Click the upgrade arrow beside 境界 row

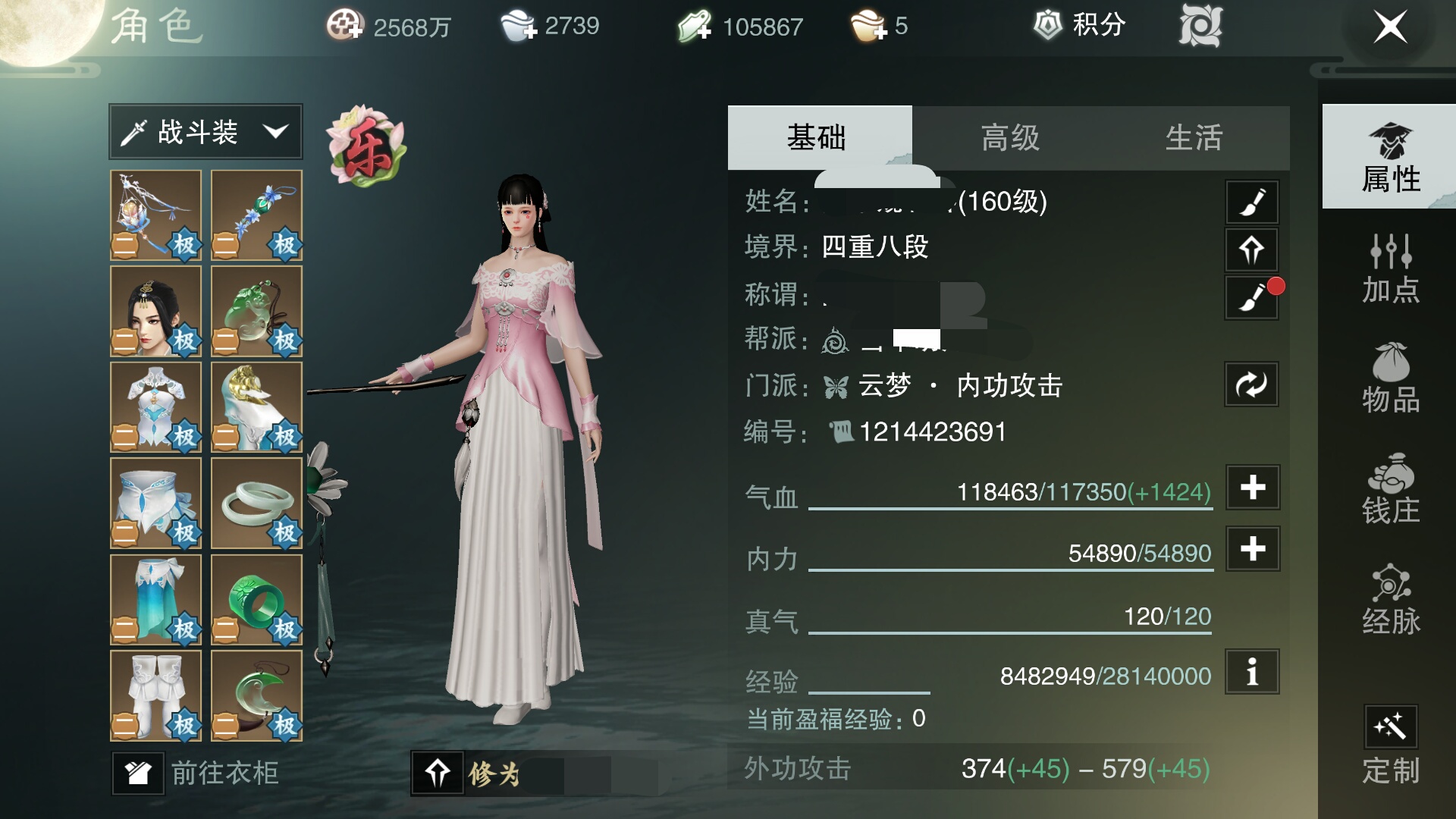pos(1251,250)
